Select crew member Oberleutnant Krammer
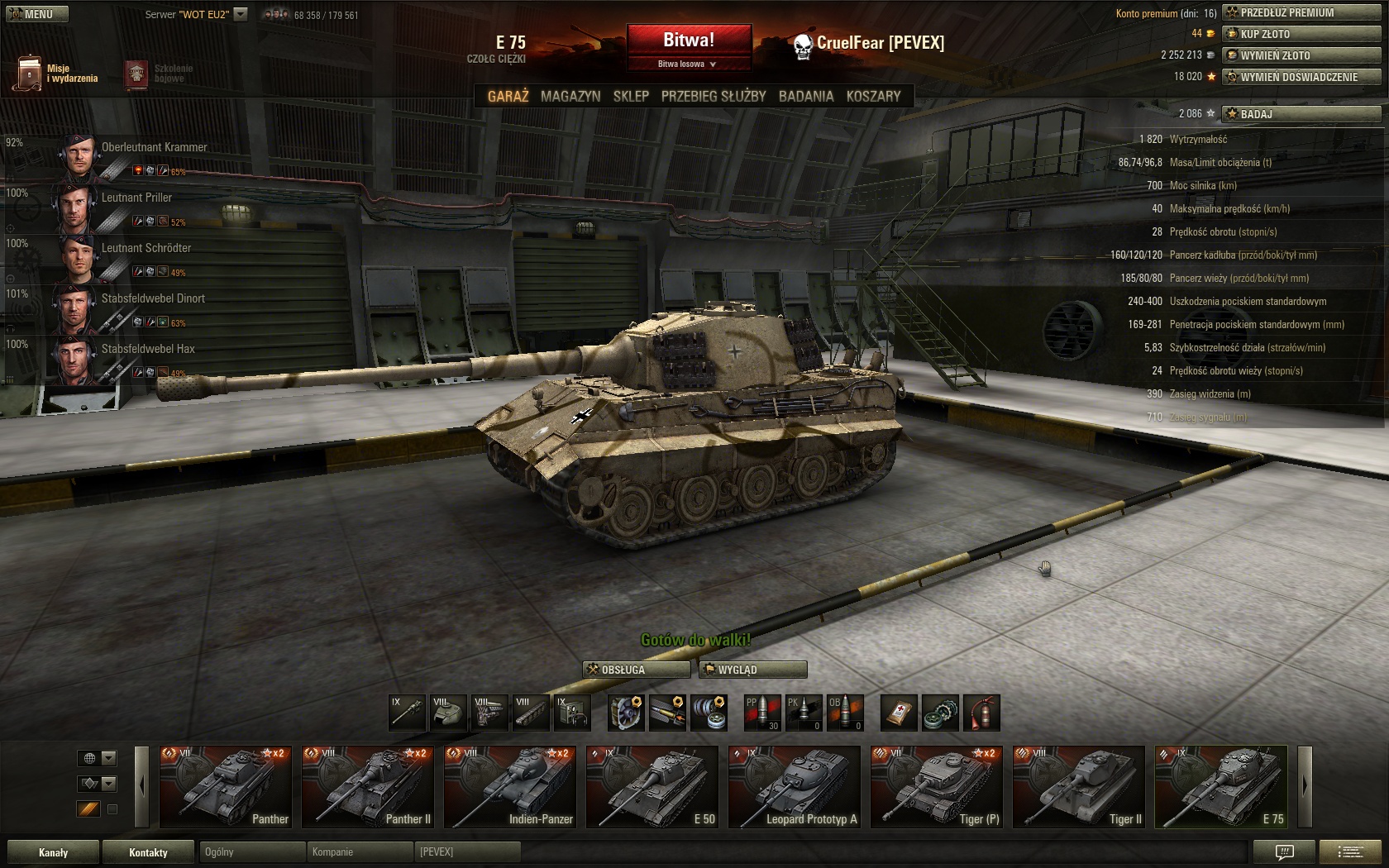This screenshot has height=868, width=1389. tap(154, 147)
